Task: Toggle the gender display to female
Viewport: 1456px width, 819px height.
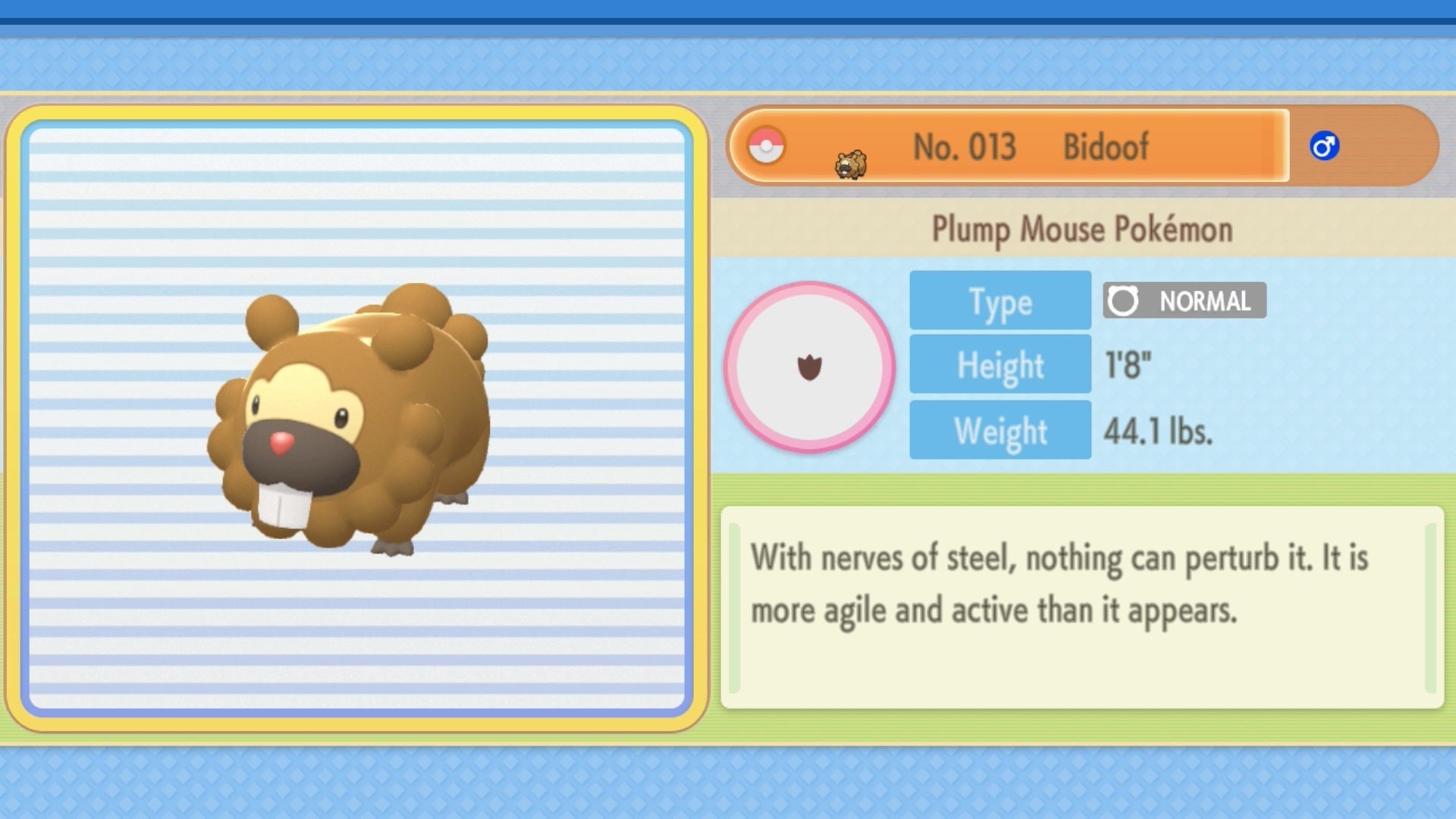Action: point(1325,146)
